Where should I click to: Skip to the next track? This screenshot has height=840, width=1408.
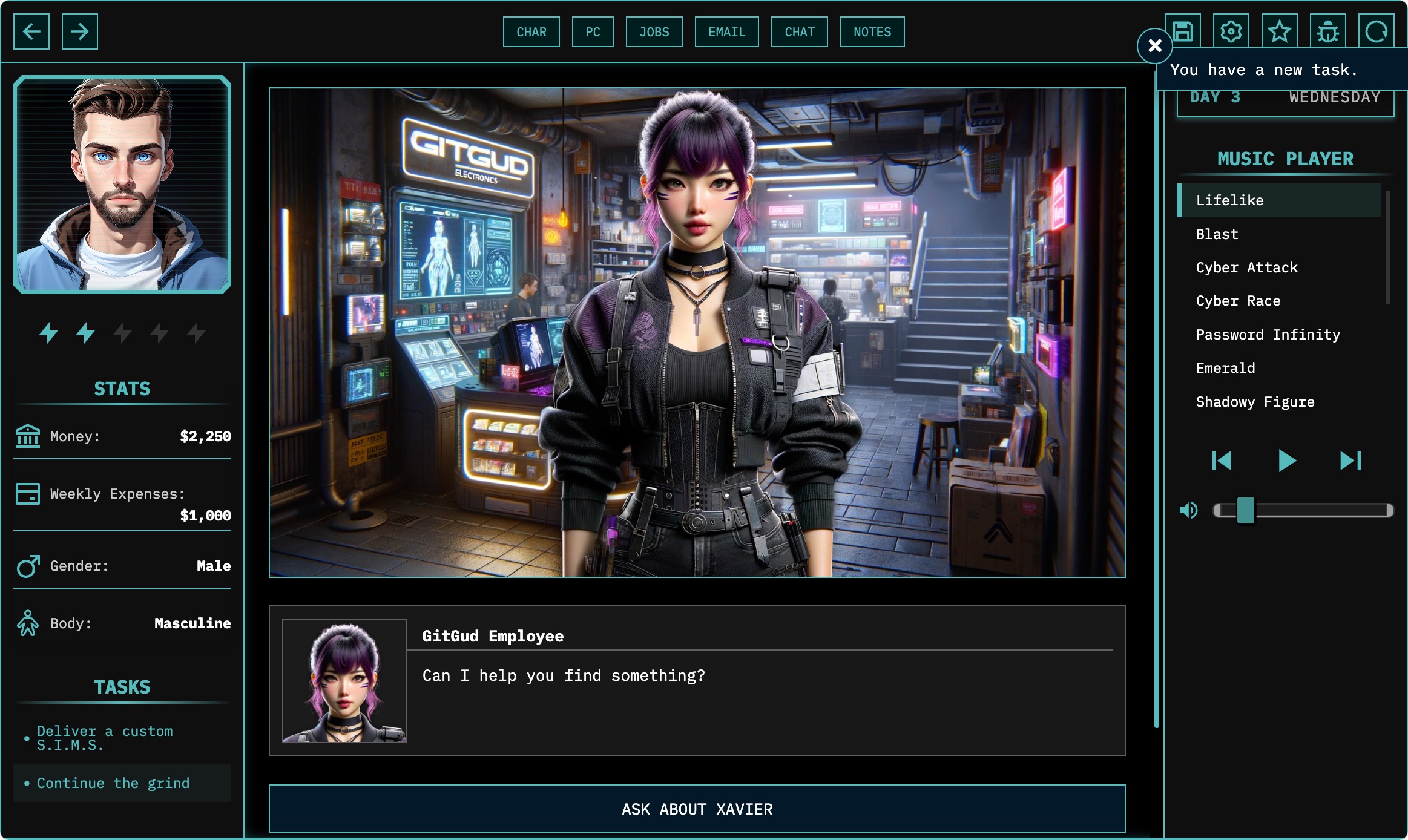pyautogui.click(x=1350, y=461)
